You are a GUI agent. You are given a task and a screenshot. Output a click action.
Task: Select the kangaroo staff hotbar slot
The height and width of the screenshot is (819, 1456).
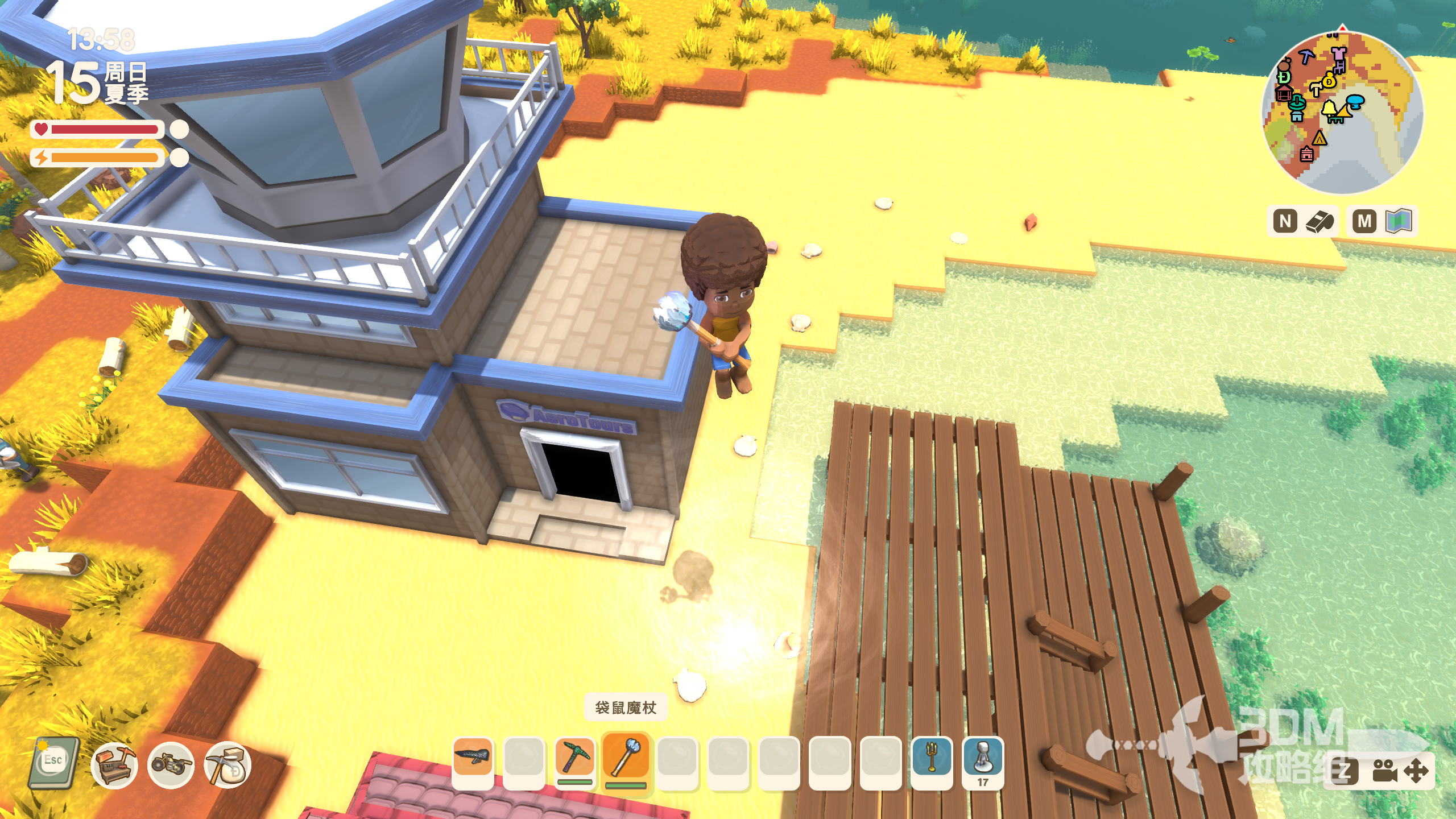(x=626, y=758)
